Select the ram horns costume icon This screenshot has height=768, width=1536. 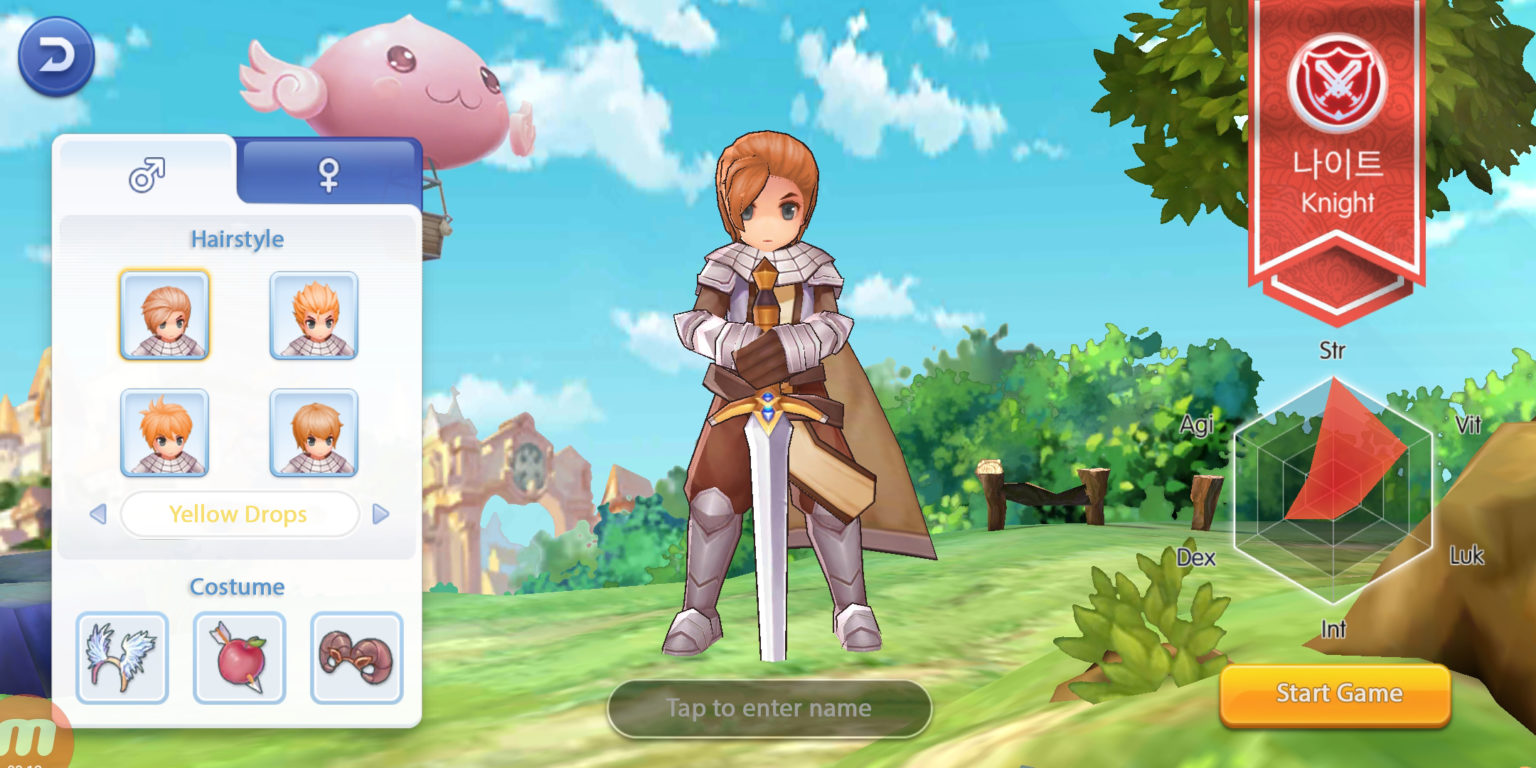click(x=356, y=658)
